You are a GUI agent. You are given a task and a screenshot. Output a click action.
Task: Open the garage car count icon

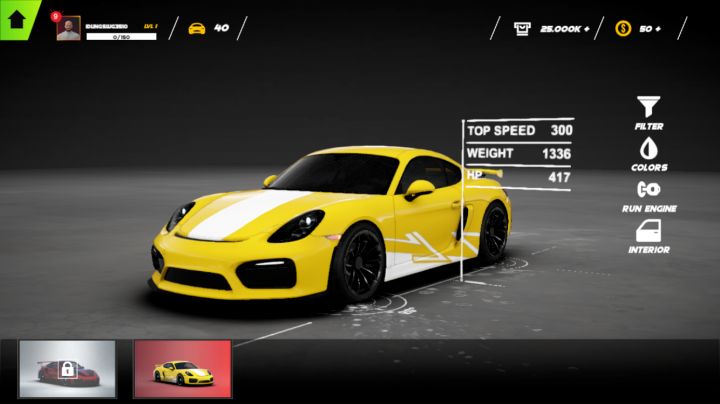tap(197, 28)
